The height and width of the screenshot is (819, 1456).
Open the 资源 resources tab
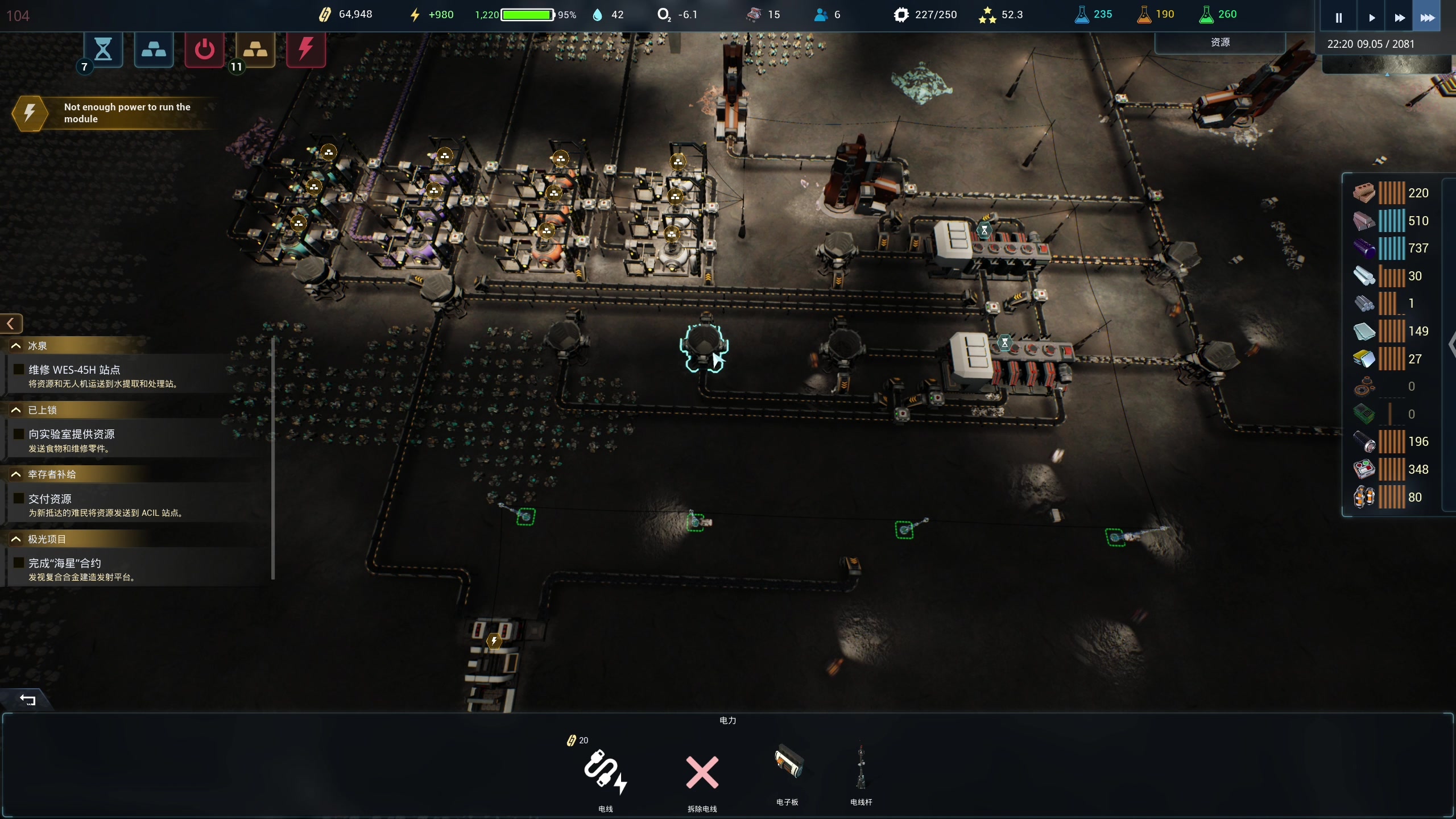tap(1220, 43)
